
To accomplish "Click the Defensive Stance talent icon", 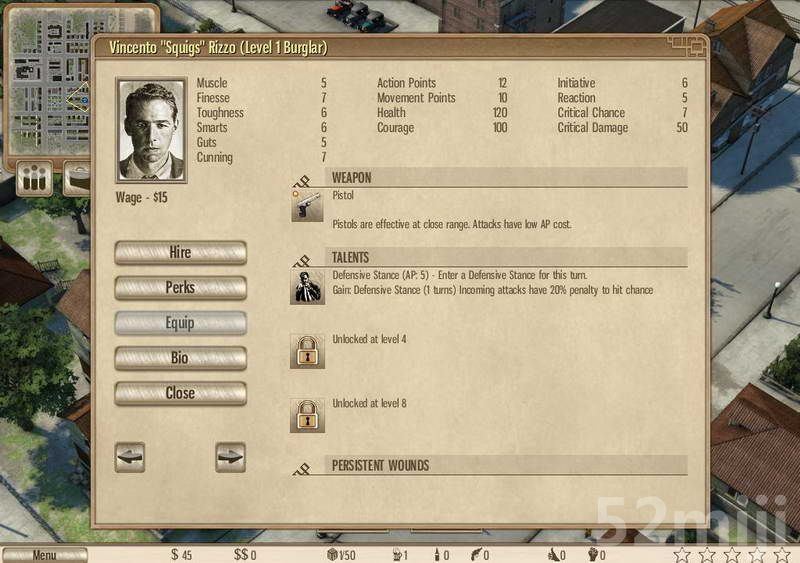I will (x=307, y=286).
